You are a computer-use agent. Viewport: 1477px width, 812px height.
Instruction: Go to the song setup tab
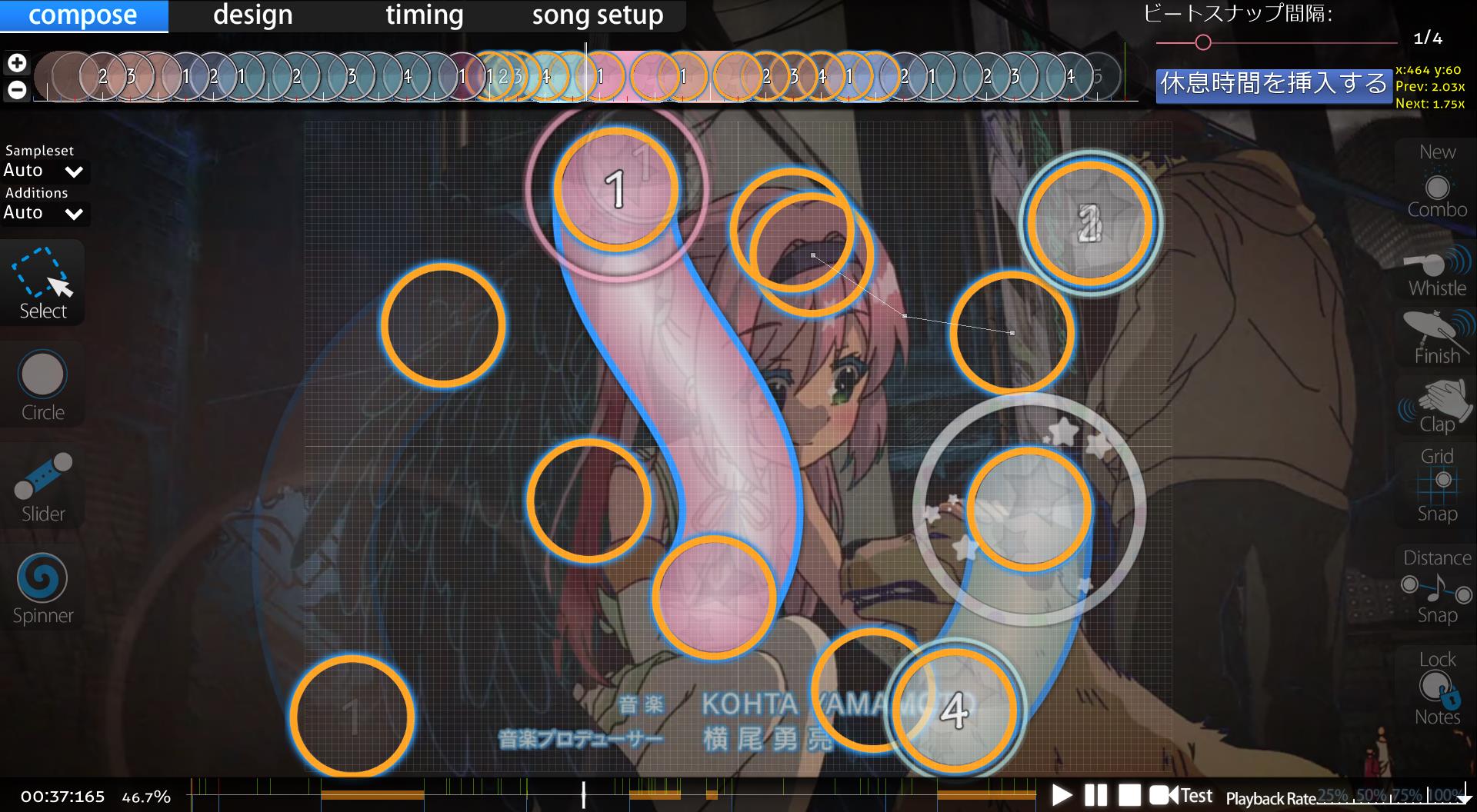pyautogui.click(x=597, y=15)
